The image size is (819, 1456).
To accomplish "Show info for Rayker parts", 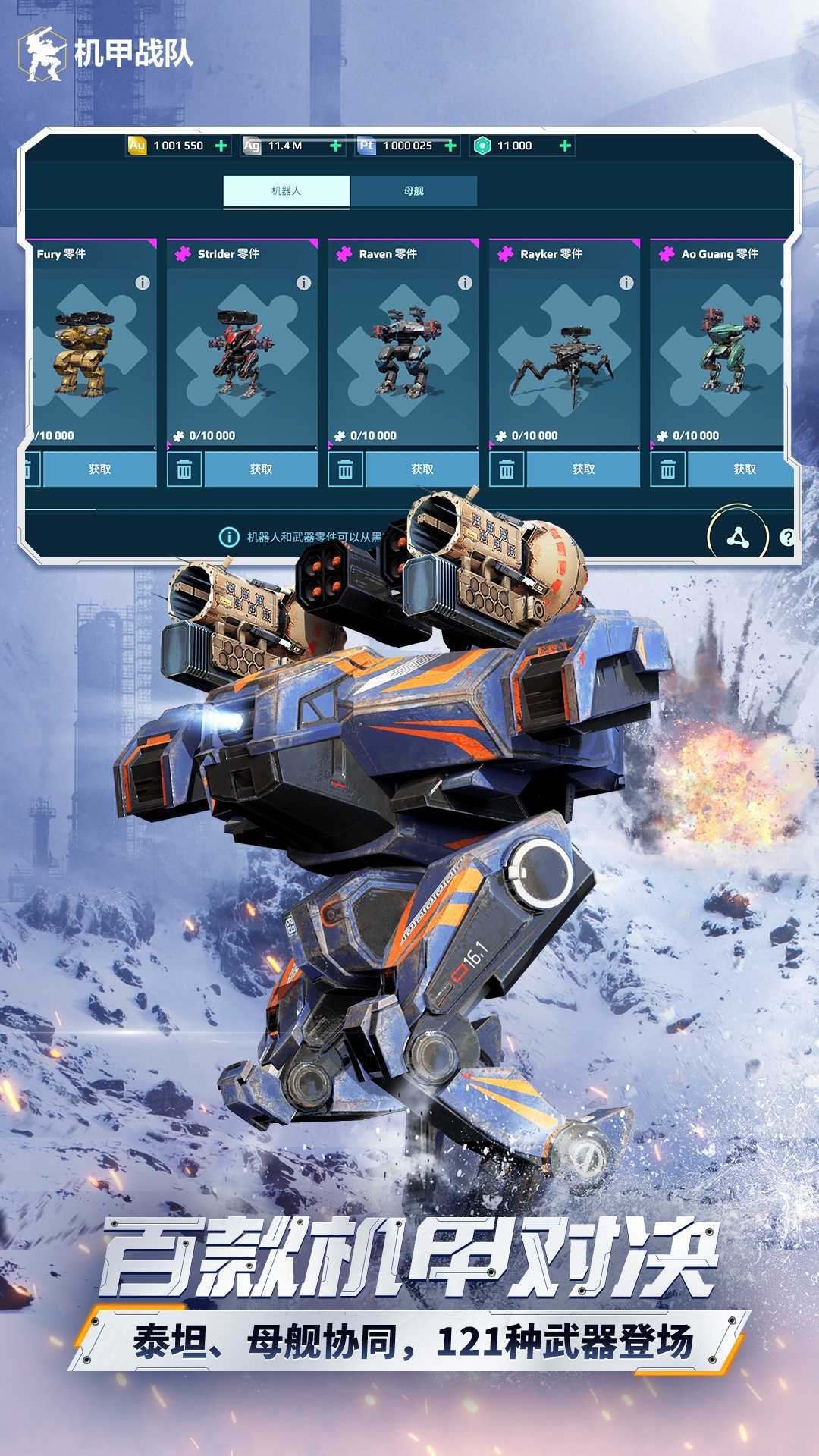I will coord(626,283).
